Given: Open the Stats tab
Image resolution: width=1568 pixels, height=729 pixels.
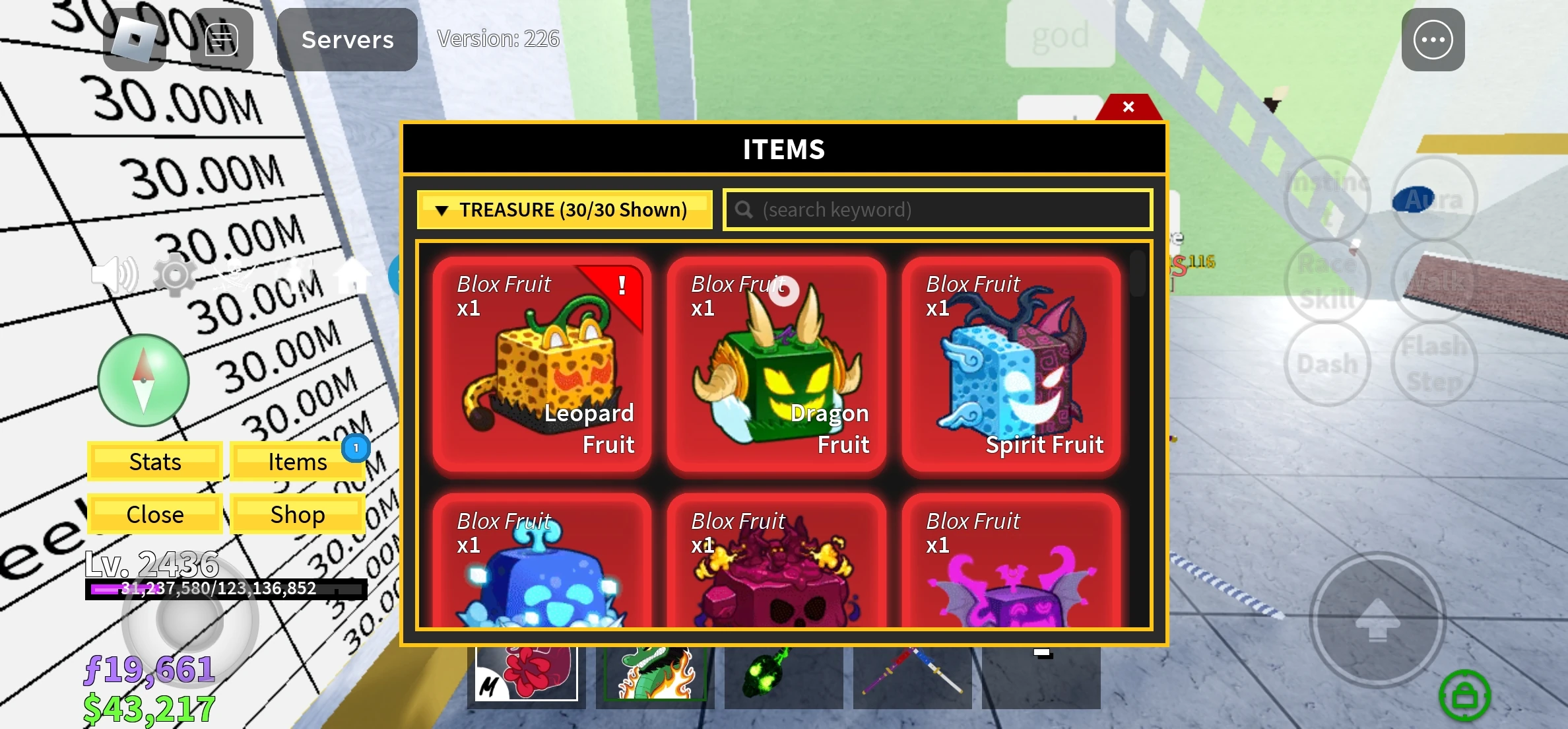Looking at the screenshot, I should point(154,462).
